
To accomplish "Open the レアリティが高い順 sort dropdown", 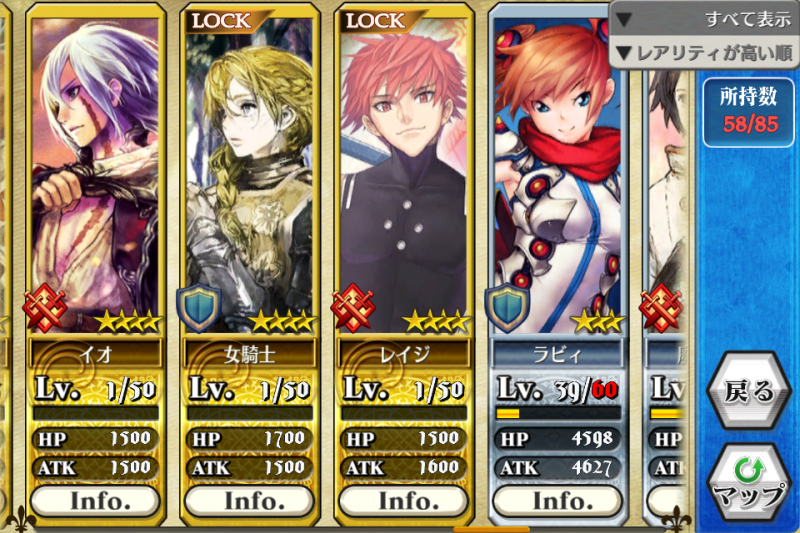I will [706, 52].
